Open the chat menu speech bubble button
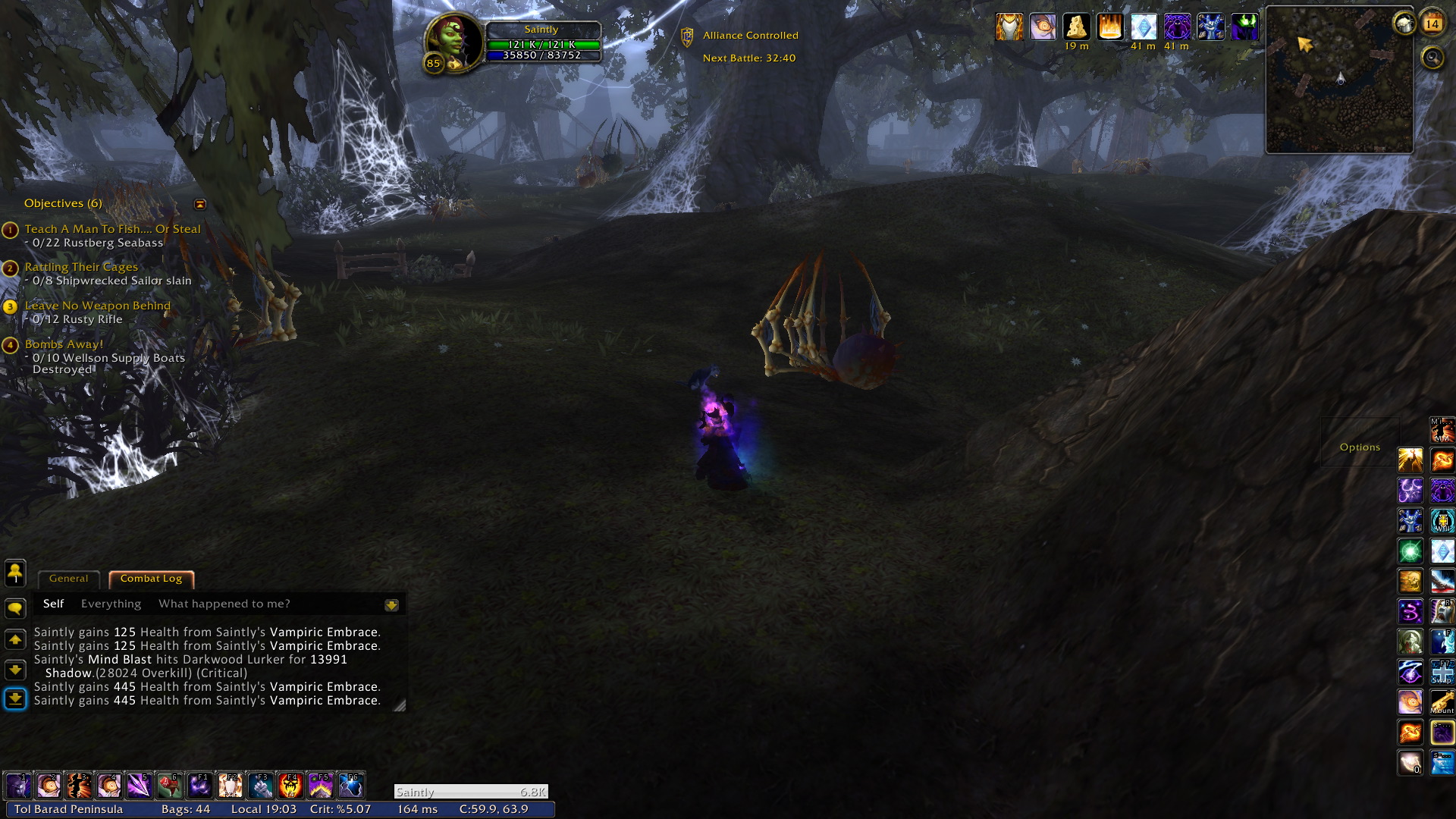 [15, 609]
